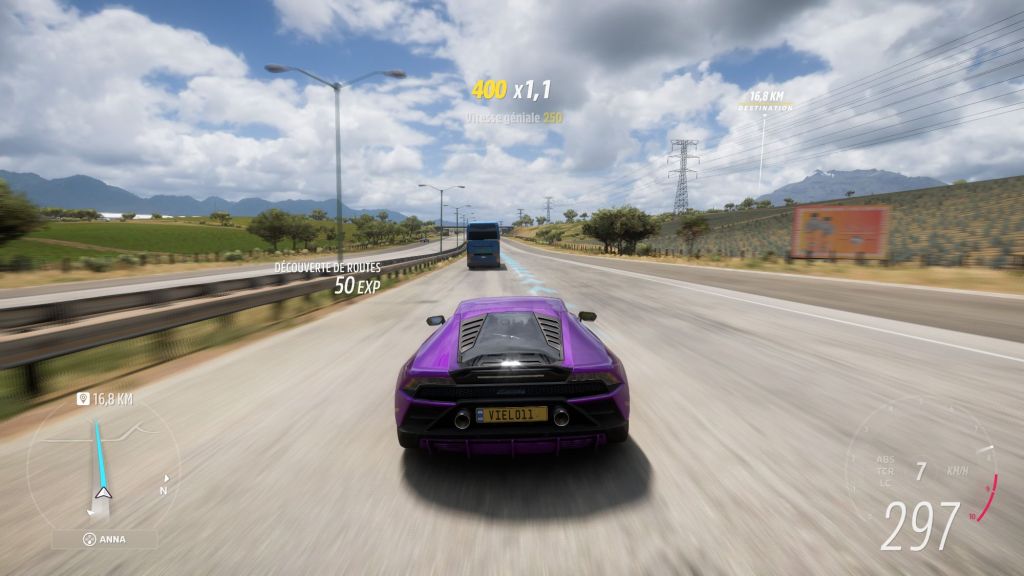Click the destination pin icon above the minimap
This screenshot has width=1024, height=576.
click(83, 399)
